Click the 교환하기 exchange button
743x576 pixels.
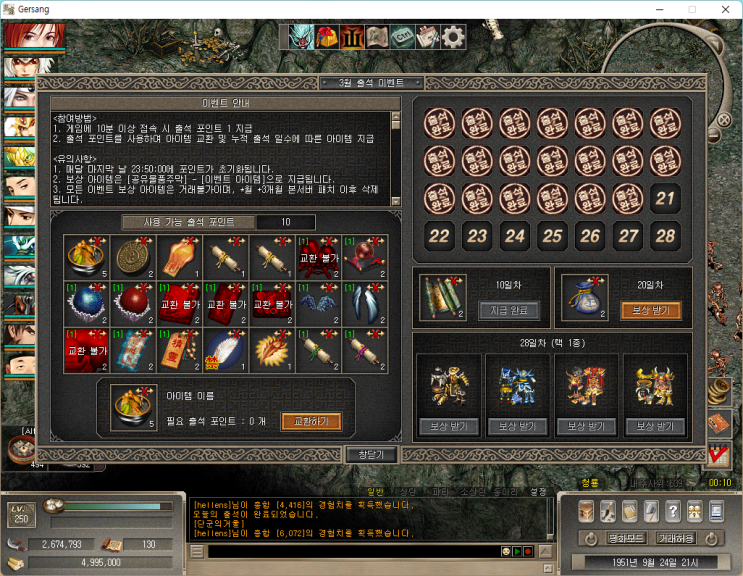tap(310, 421)
